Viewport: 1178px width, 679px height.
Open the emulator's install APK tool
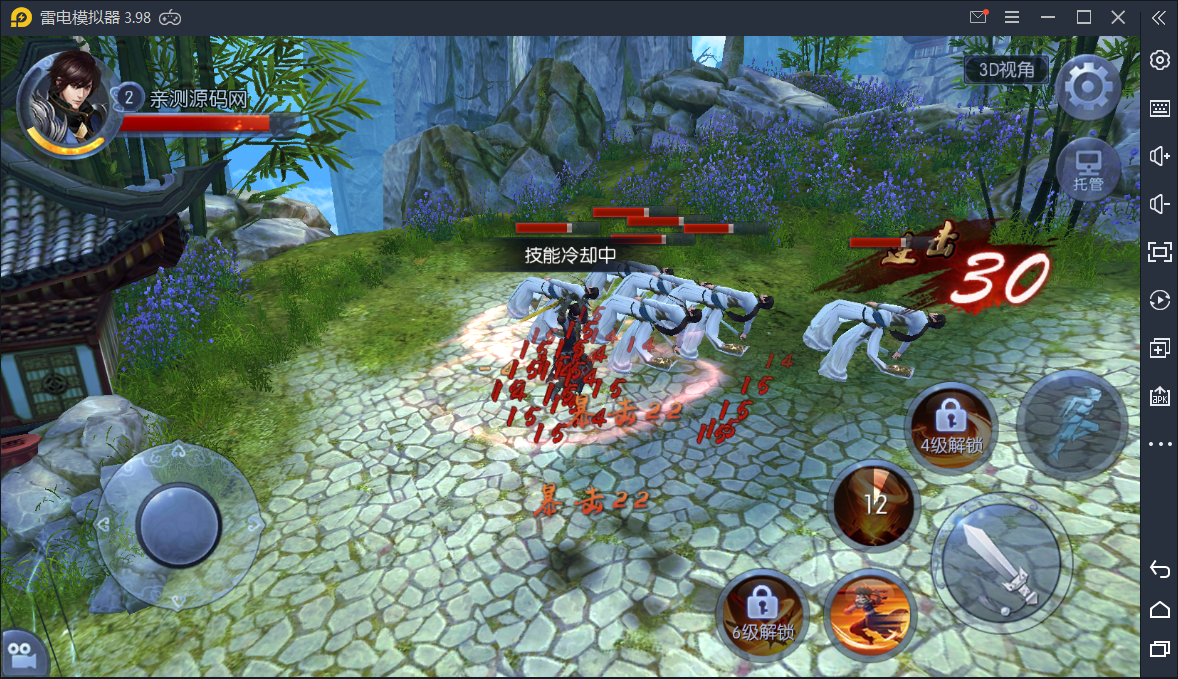tap(1160, 396)
